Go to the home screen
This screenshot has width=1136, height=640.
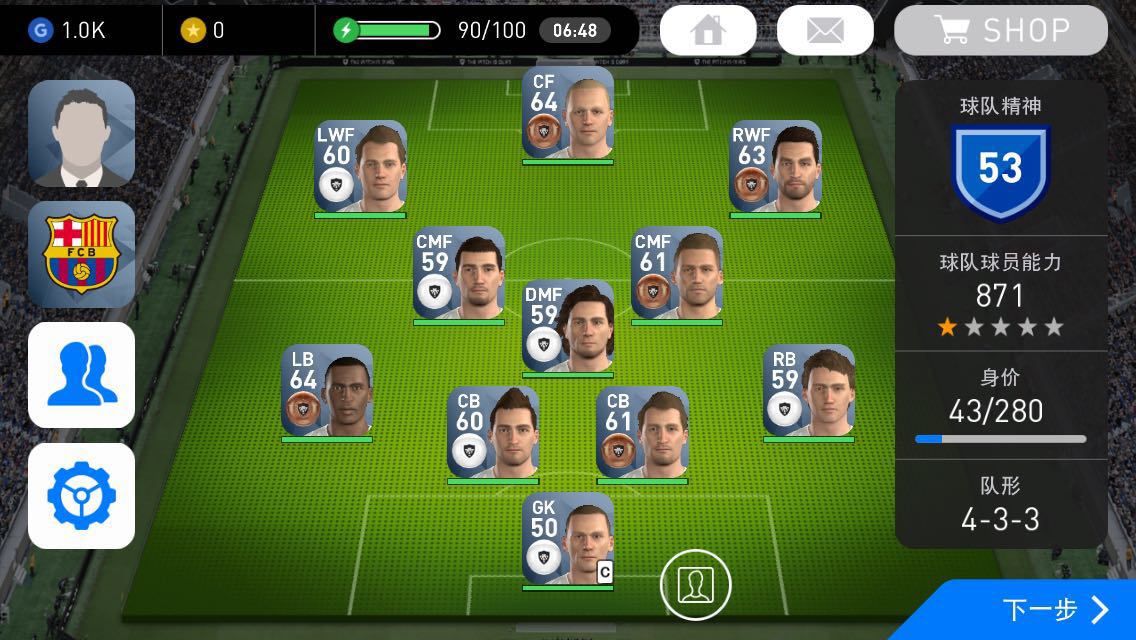pyautogui.click(x=707, y=30)
